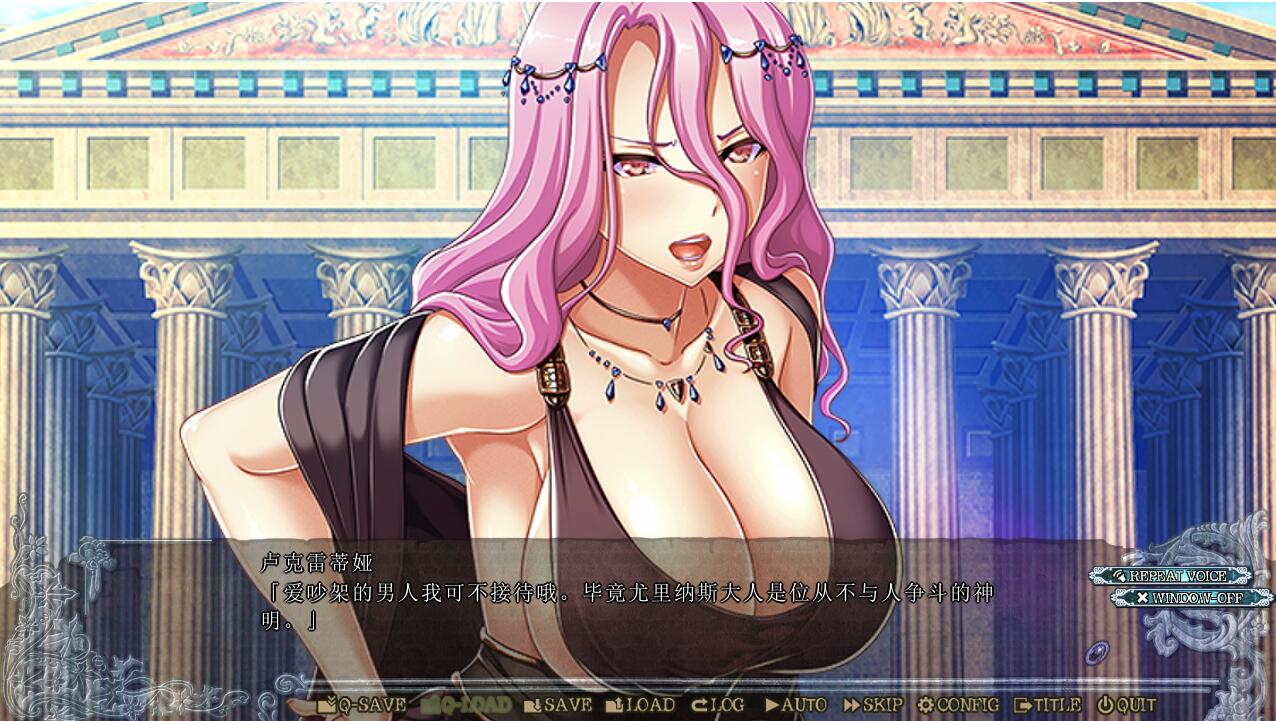Open the LOAD menu
The image size is (1276, 721).
click(640, 705)
